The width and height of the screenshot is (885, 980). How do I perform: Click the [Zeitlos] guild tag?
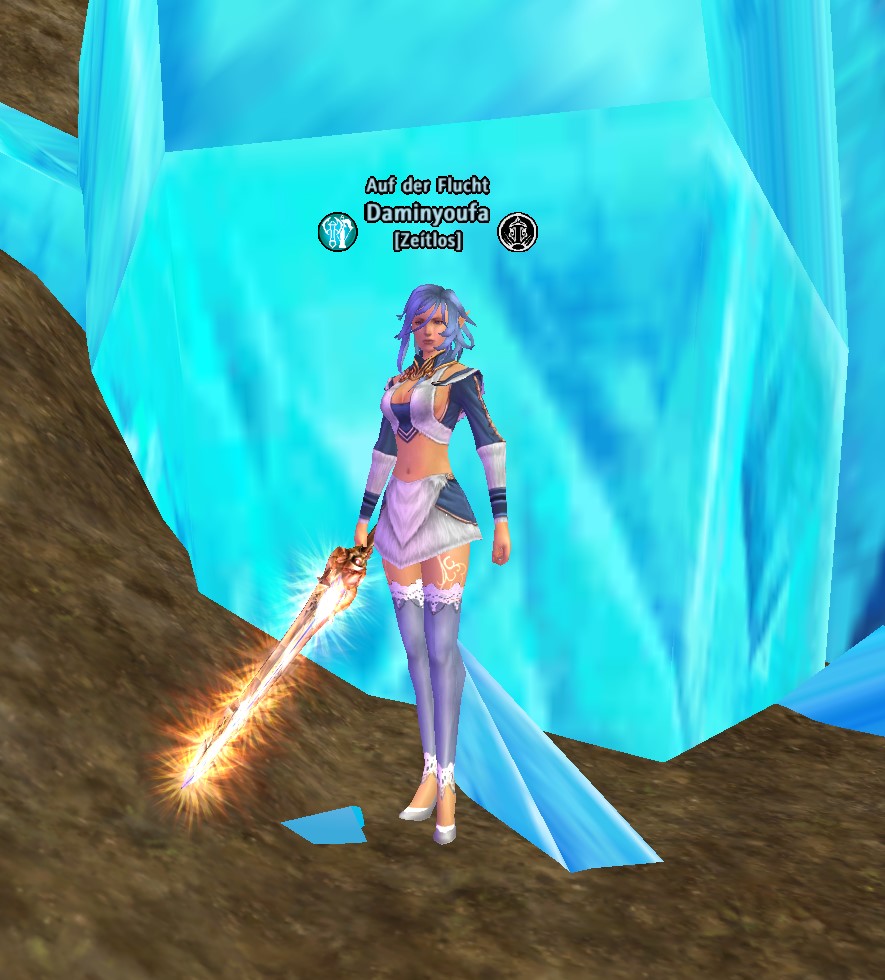pyautogui.click(x=427, y=241)
